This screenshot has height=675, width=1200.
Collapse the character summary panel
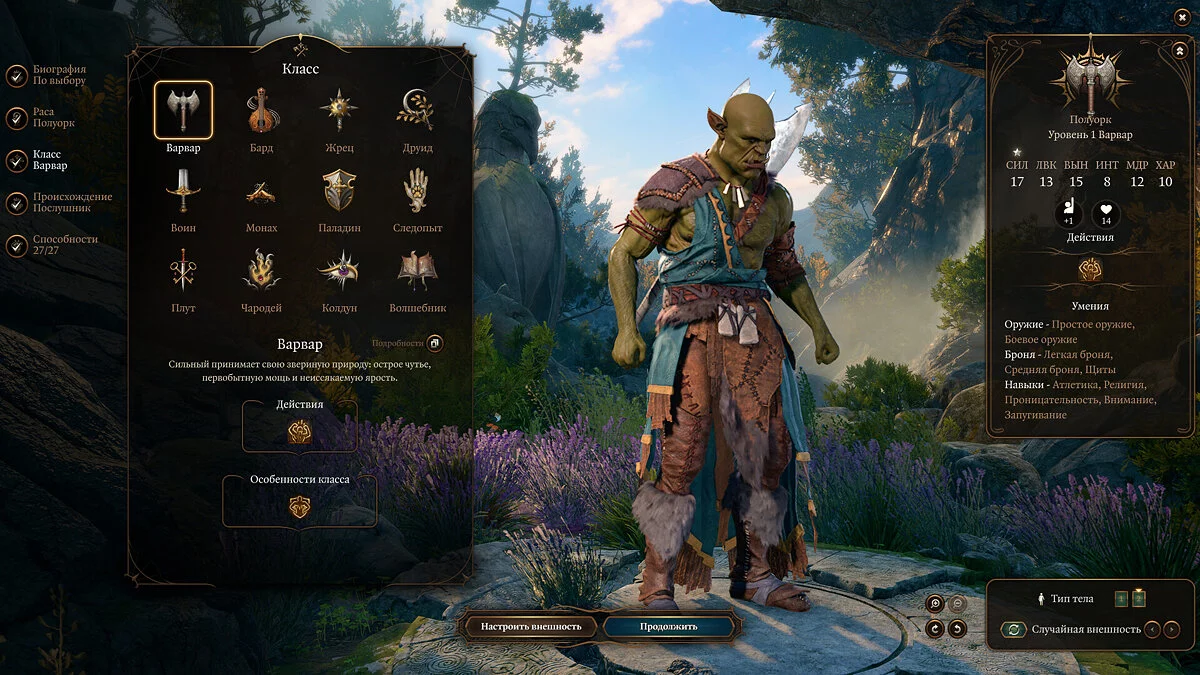pyautogui.click(x=1178, y=50)
